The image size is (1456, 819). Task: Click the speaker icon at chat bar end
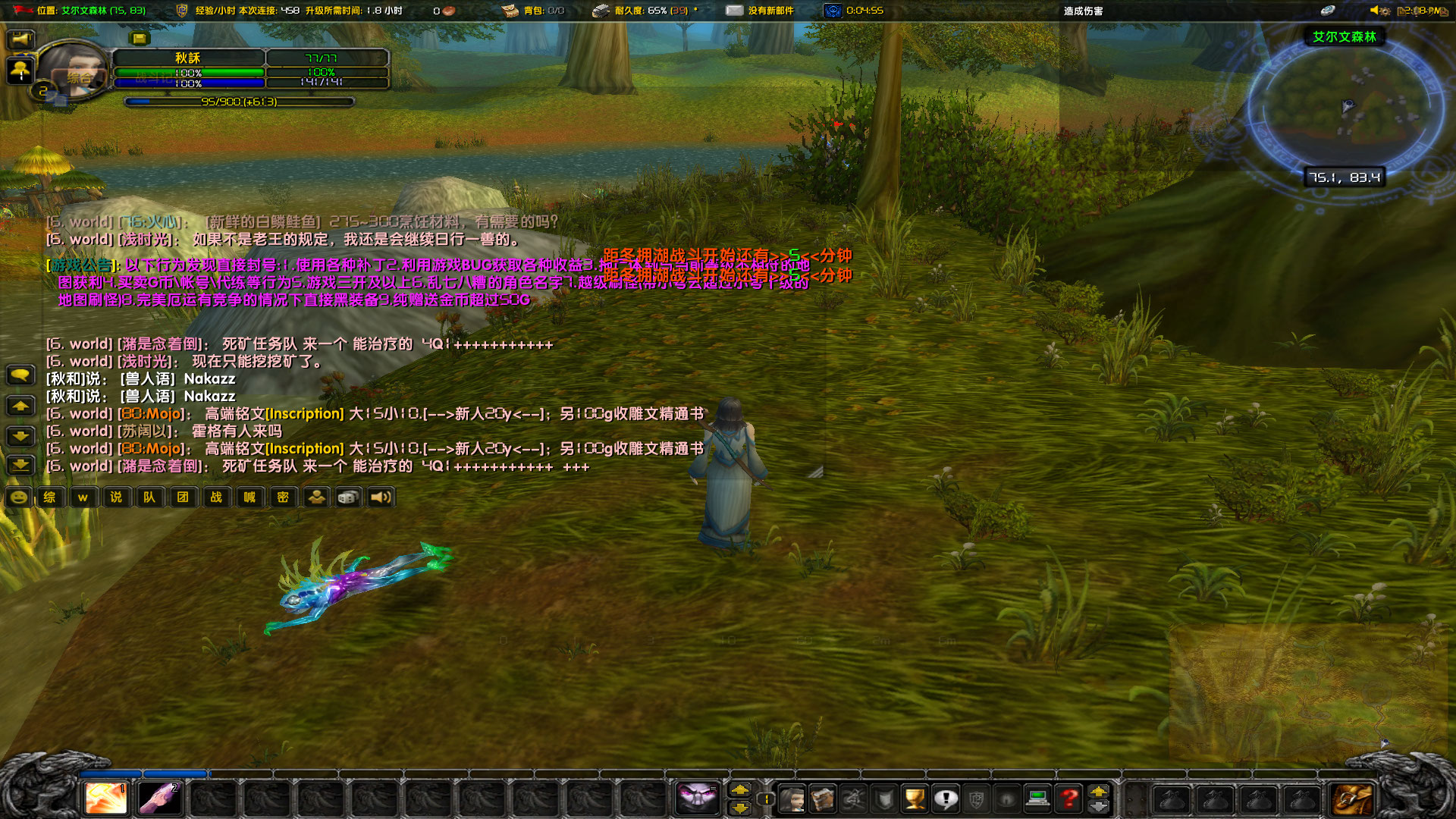(380, 497)
